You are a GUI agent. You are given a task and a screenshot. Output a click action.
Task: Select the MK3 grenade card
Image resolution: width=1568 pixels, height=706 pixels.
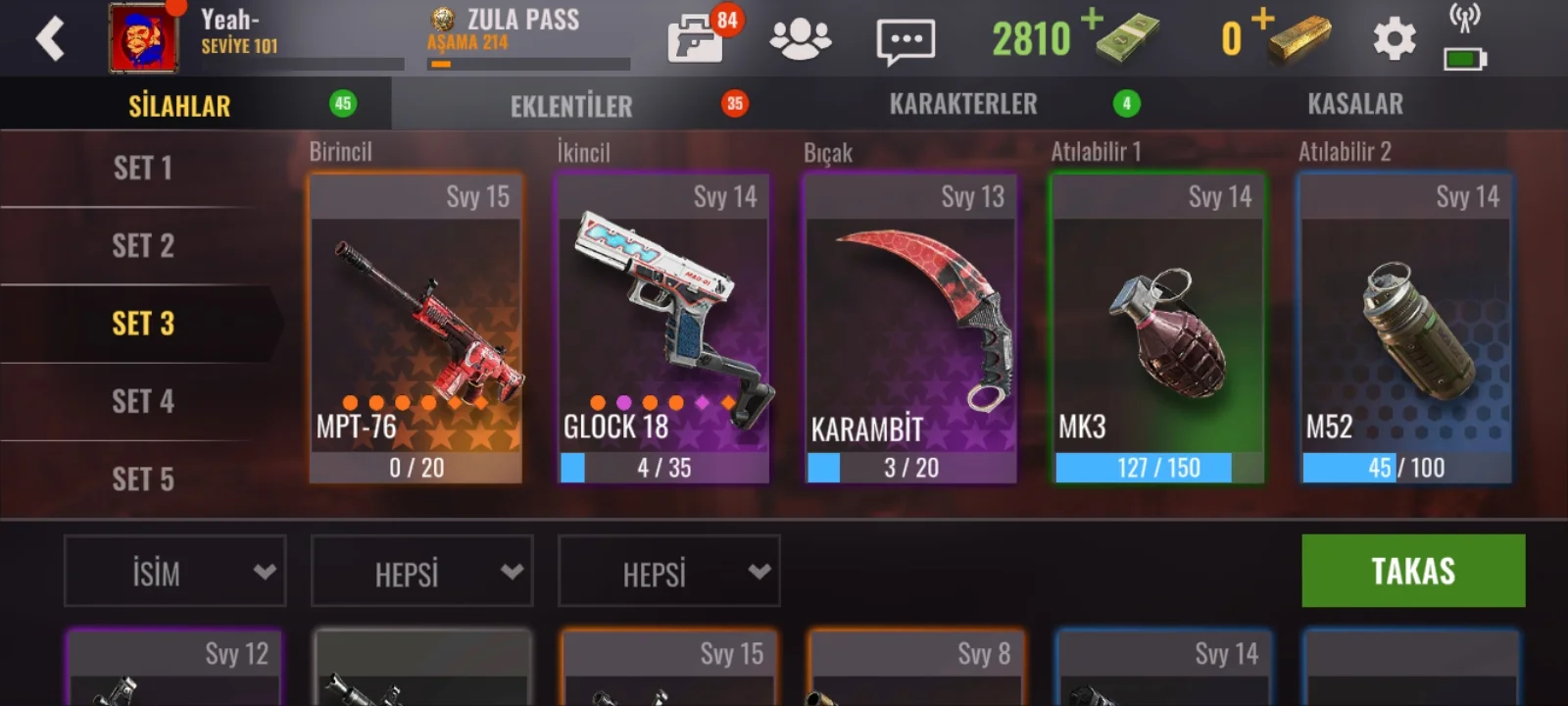[x=1158, y=328]
